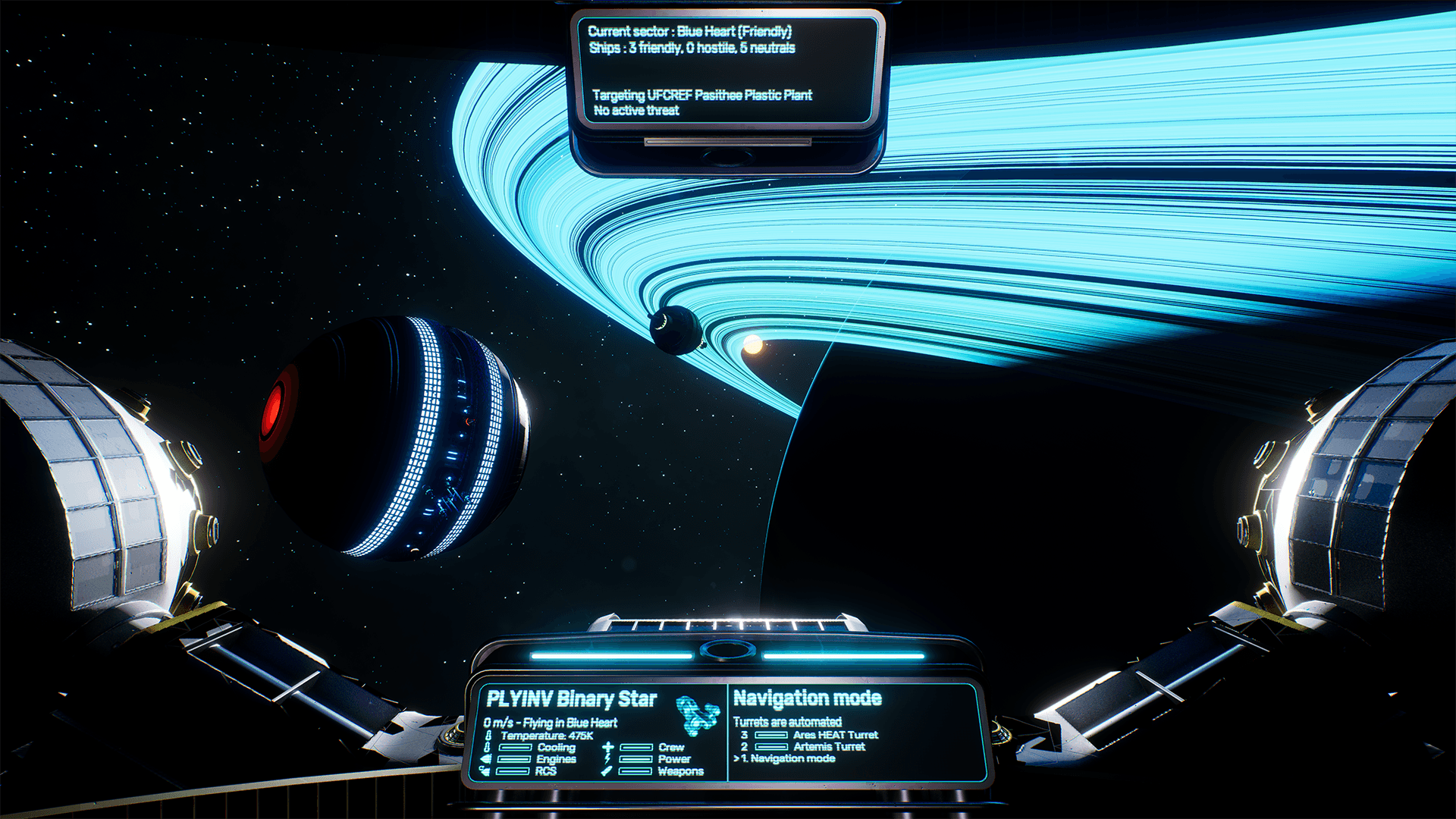Select the Ares HEAT Turret weapon group
Image resolution: width=1456 pixels, height=819 pixels.
(834, 735)
